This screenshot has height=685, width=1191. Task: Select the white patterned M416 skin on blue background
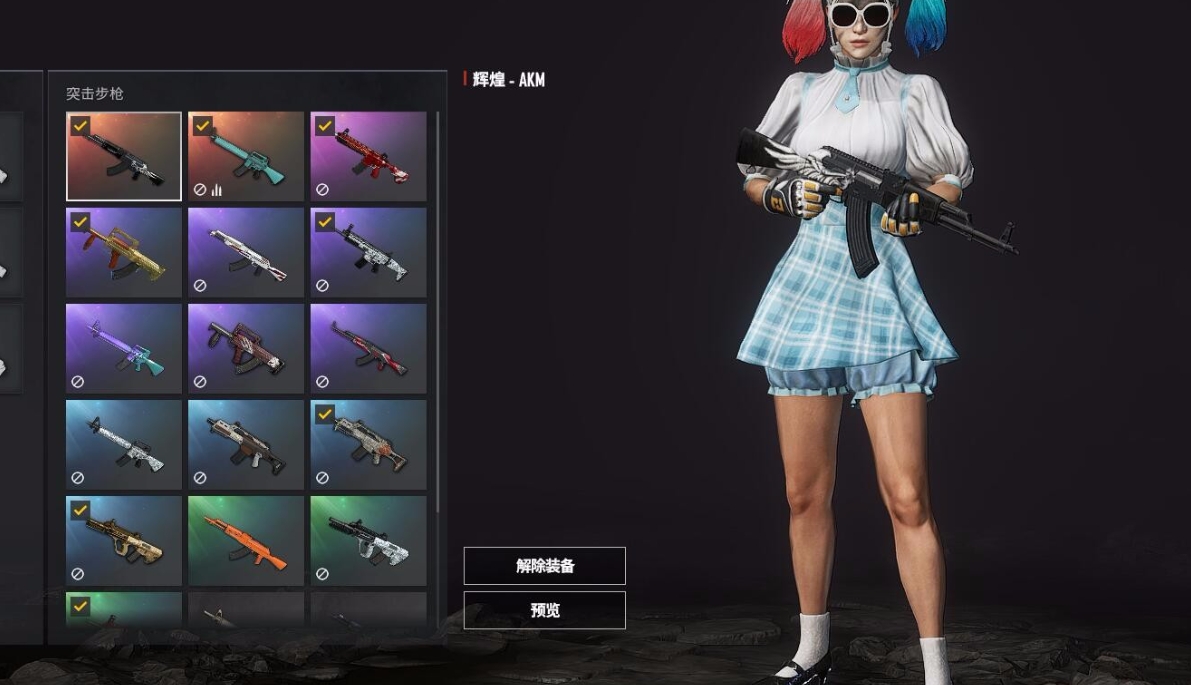click(124, 445)
